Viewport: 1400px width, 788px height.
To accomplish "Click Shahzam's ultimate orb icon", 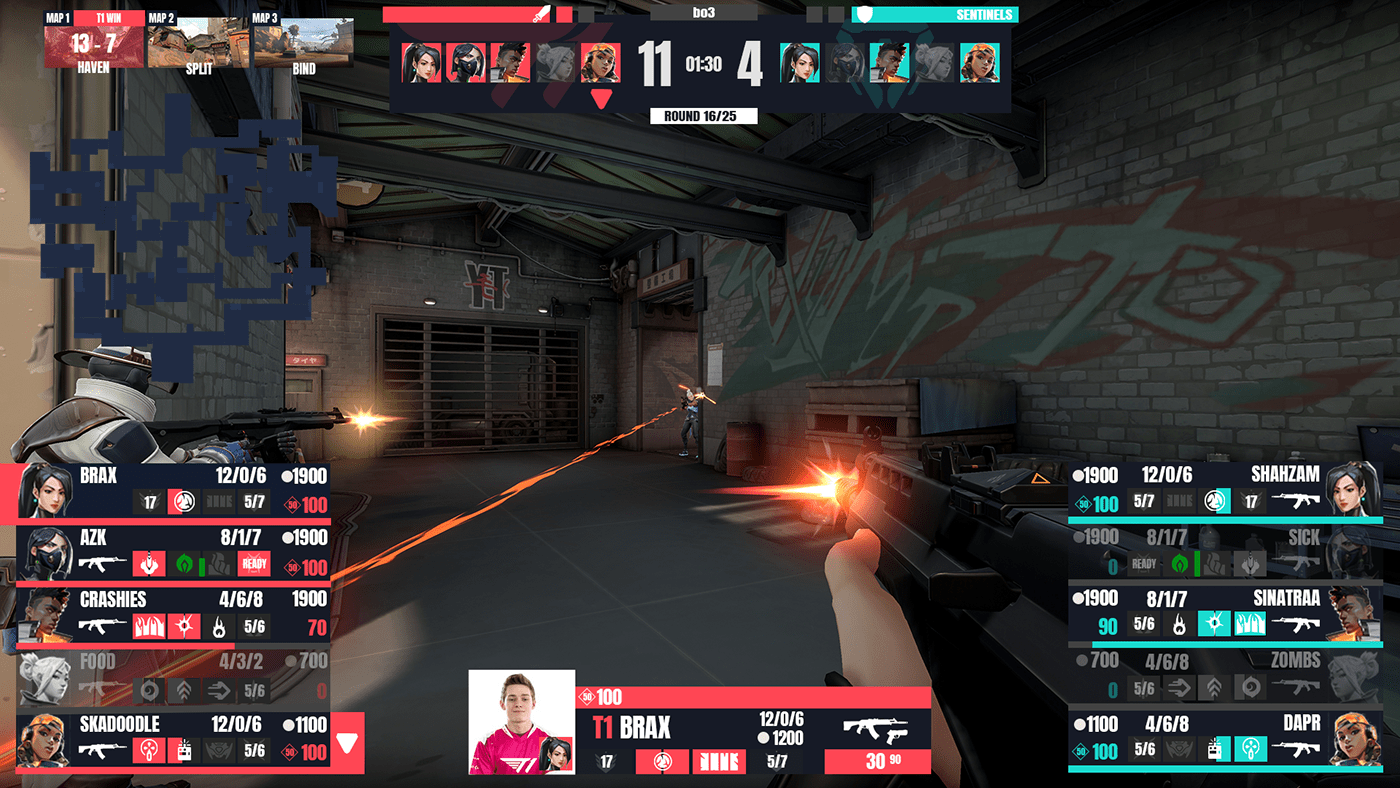I will (1216, 501).
